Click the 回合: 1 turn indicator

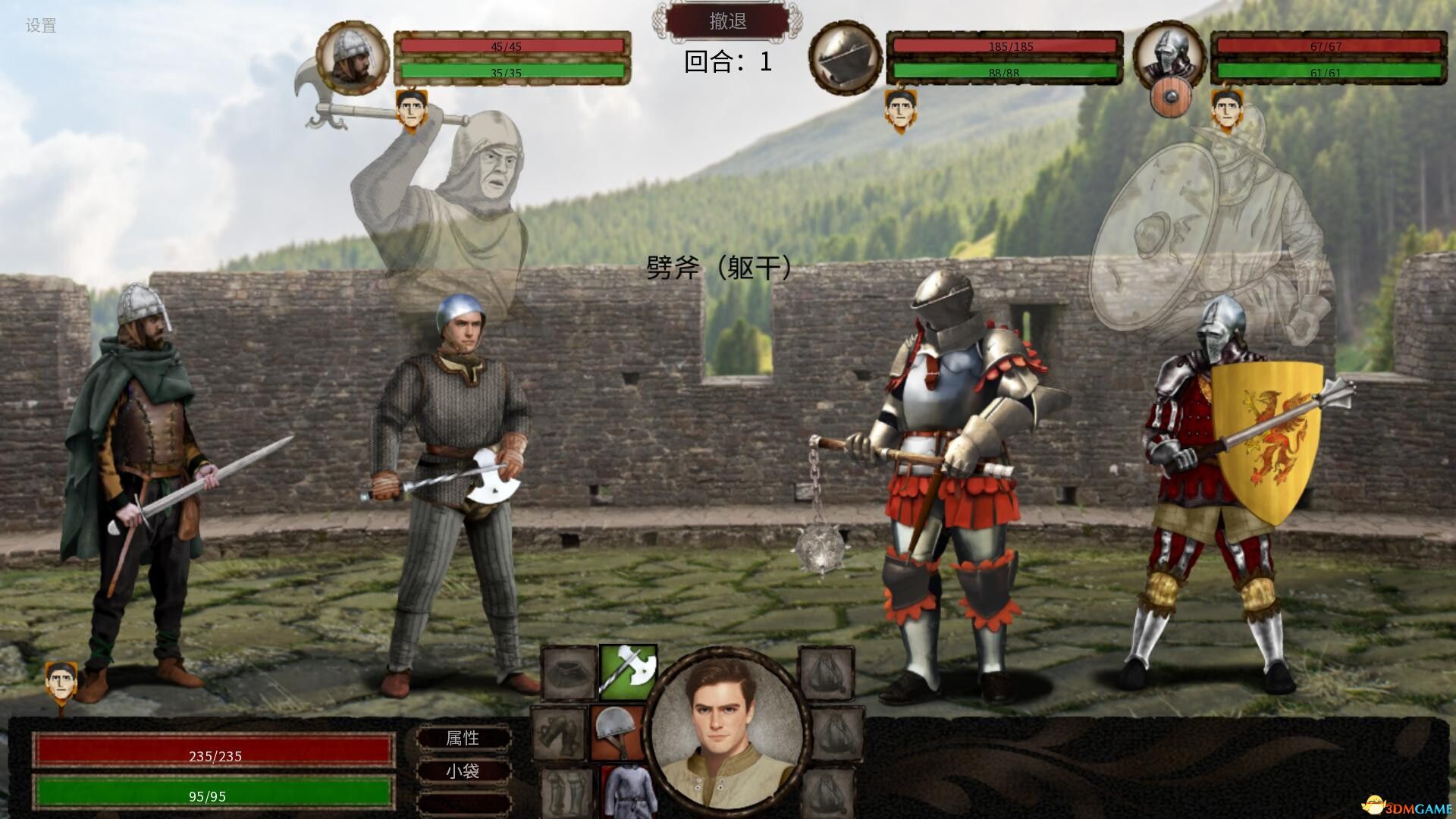(x=726, y=61)
